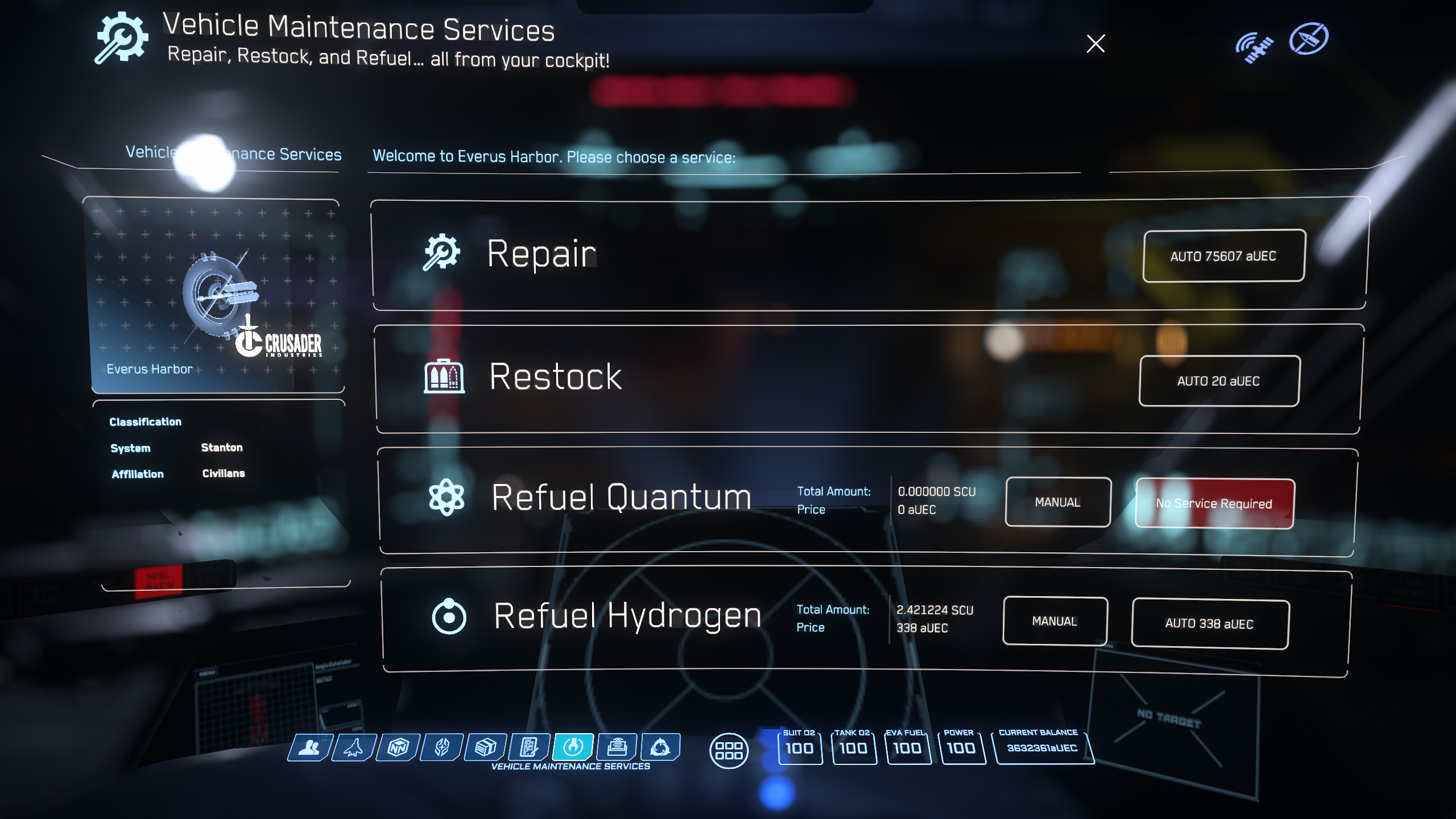The width and height of the screenshot is (1456, 819).
Task: Open the round six-square grid menu
Action: [x=729, y=751]
